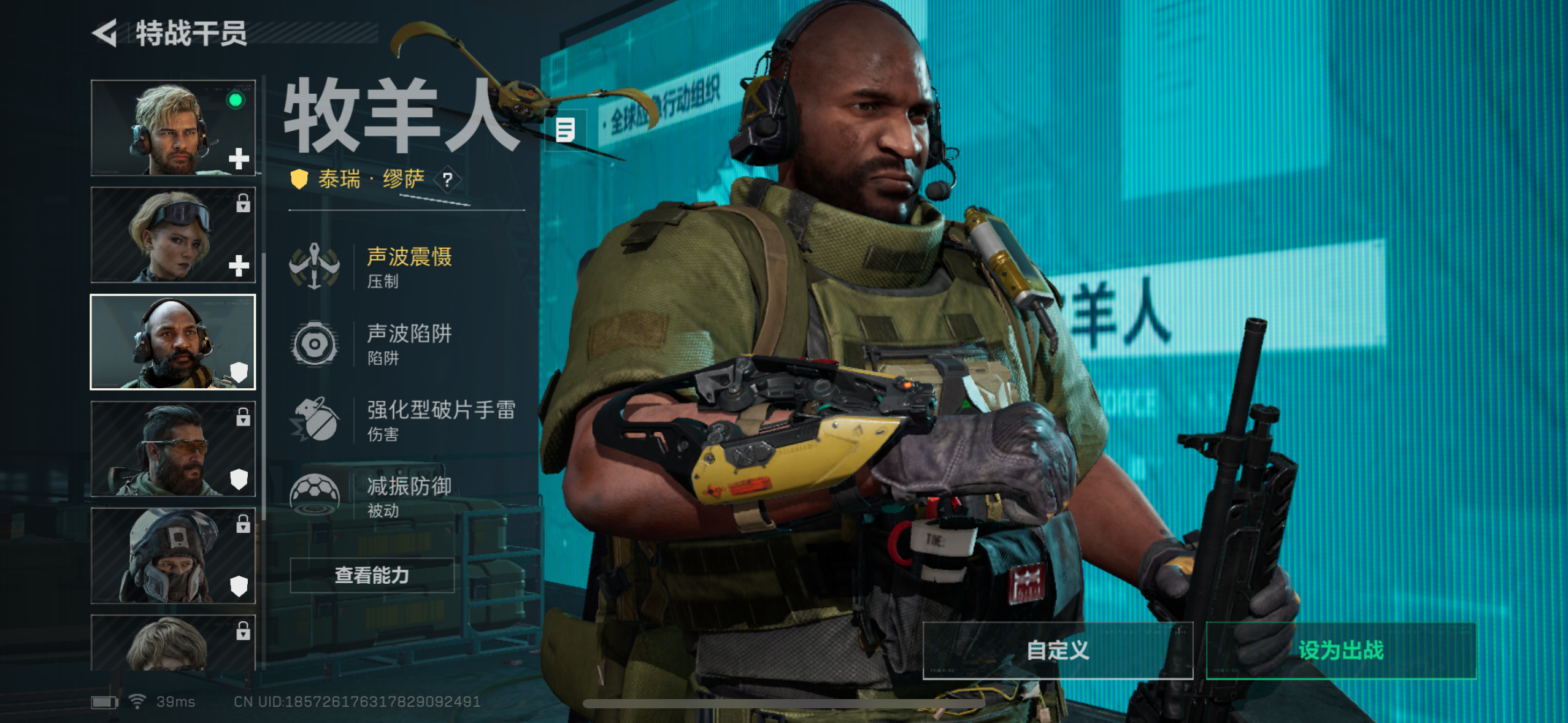
Task: Open the question mark info icon after 缪萨
Action: tap(448, 180)
